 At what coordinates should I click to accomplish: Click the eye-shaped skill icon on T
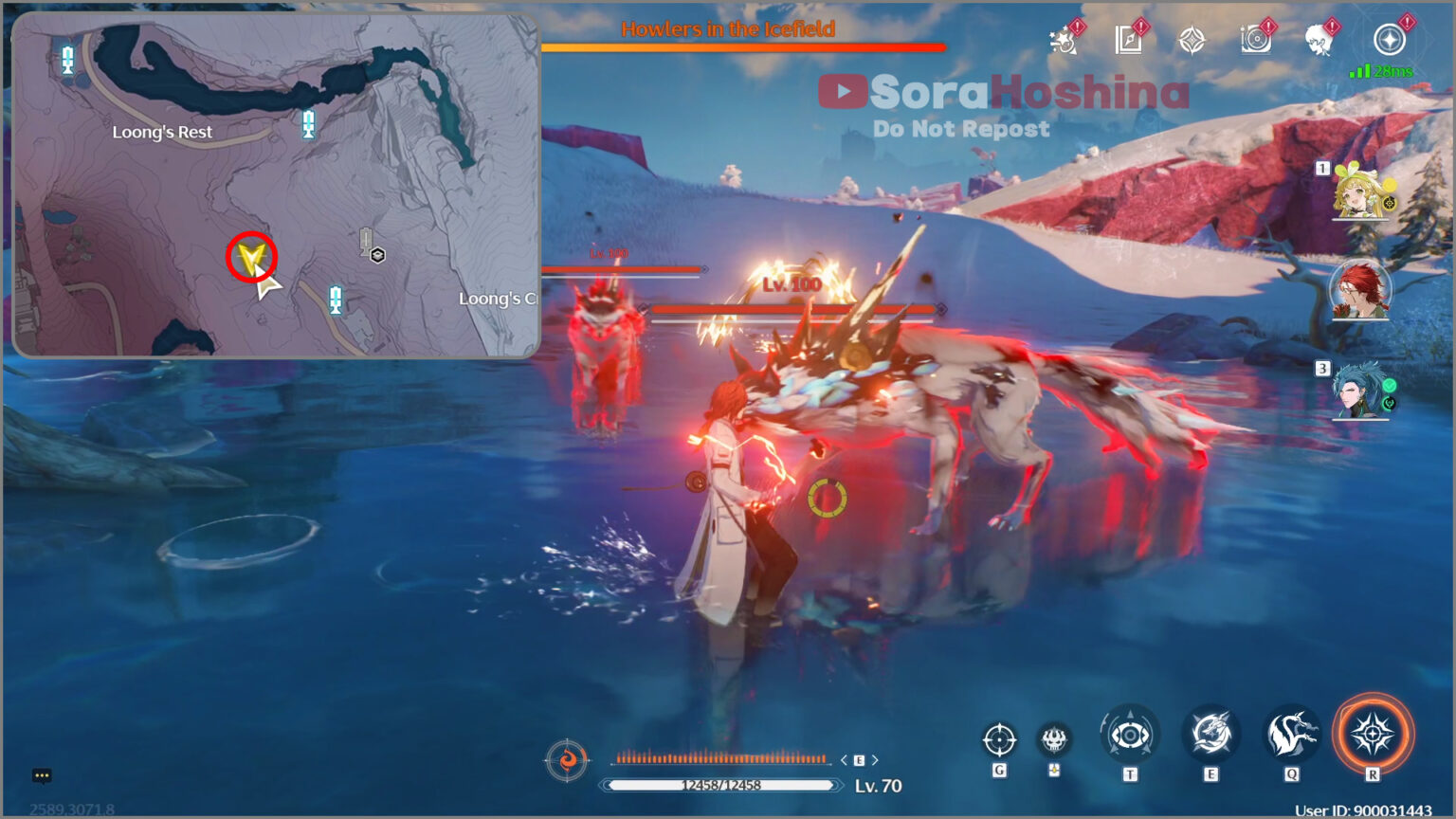[x=1129, y=735]
